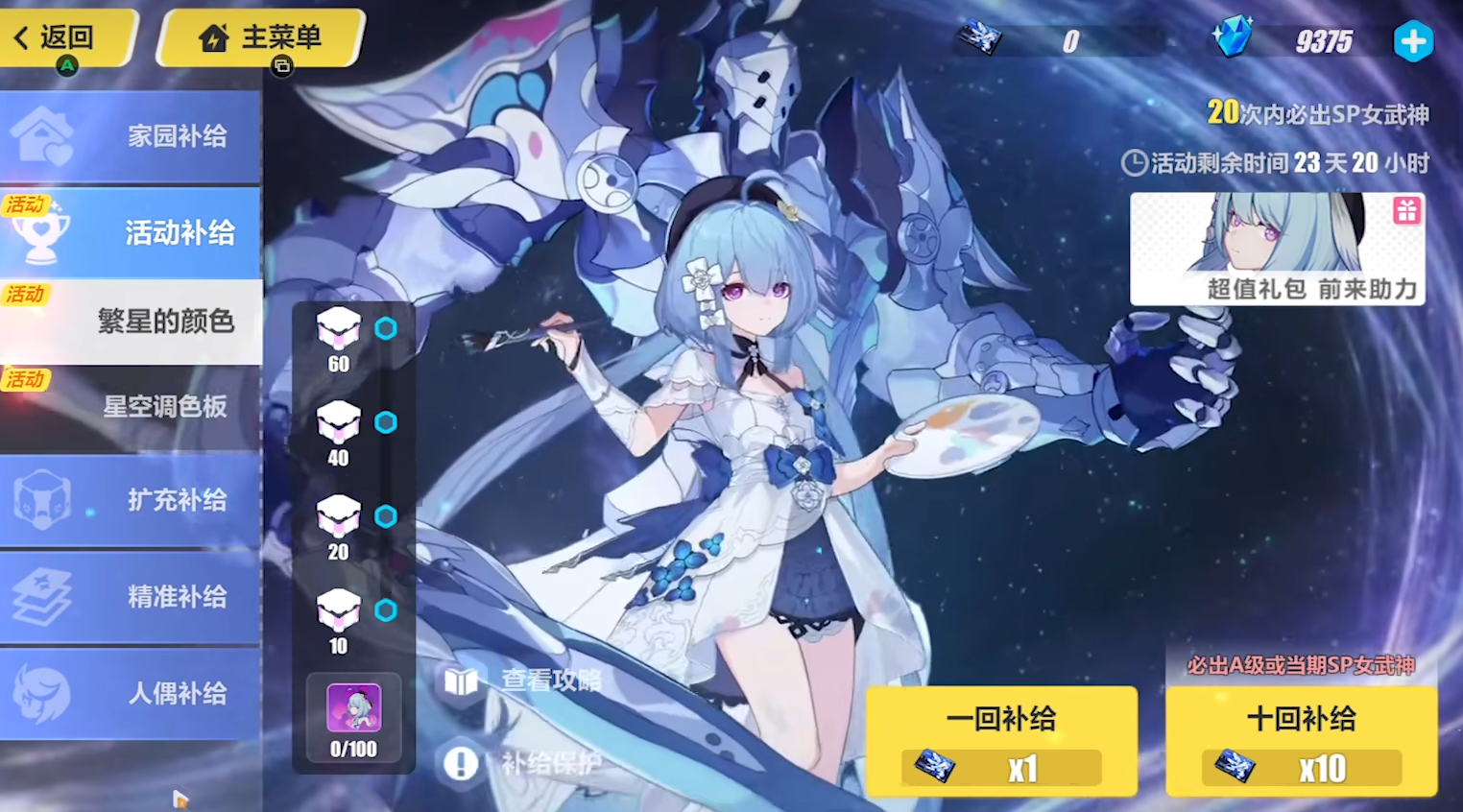
Task: Add crystals with the plus button
Action: tap(1412, 41)
